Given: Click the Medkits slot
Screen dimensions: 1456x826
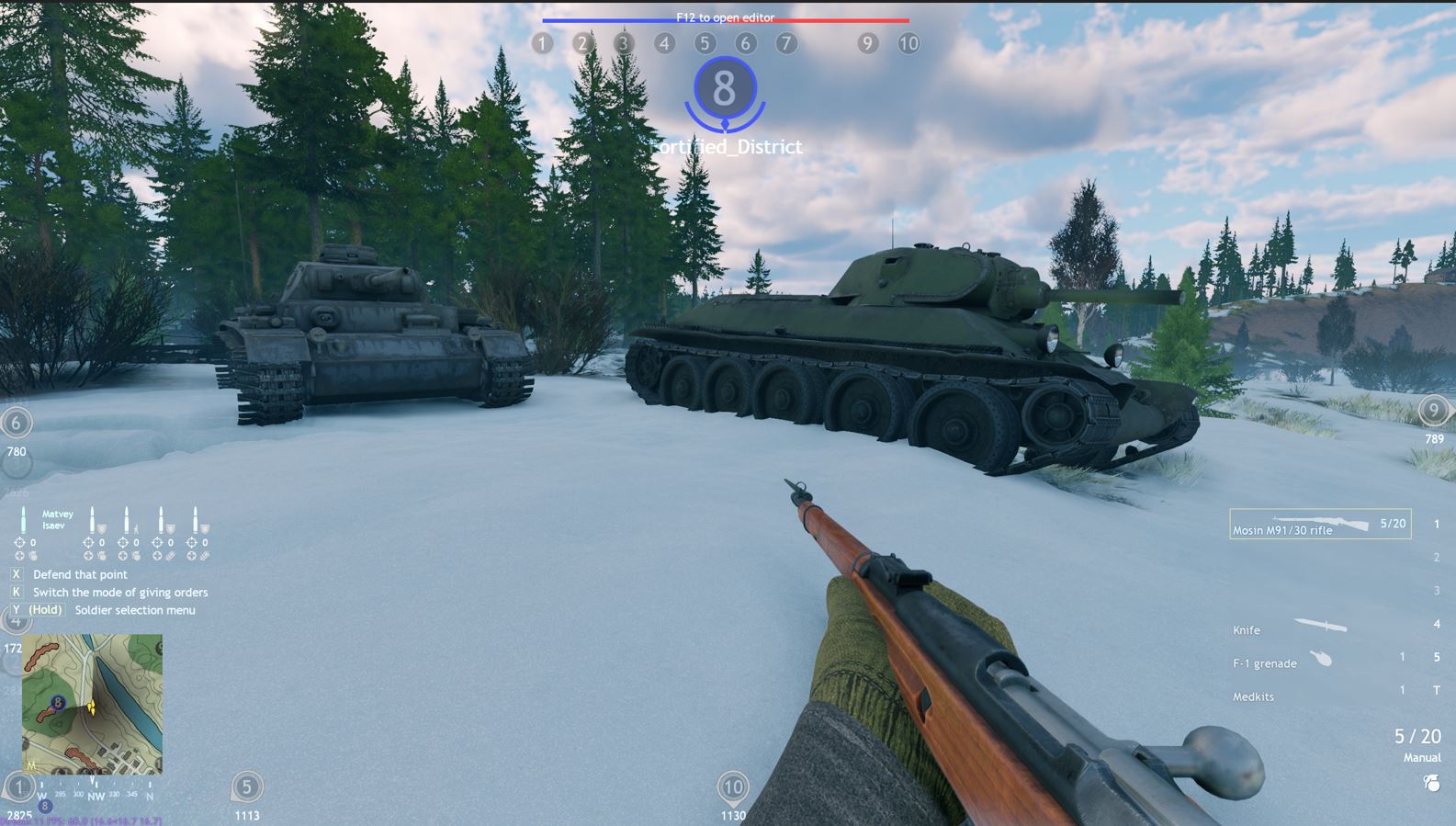Looking at the screenshot, I should click(x=1254, y=696).
